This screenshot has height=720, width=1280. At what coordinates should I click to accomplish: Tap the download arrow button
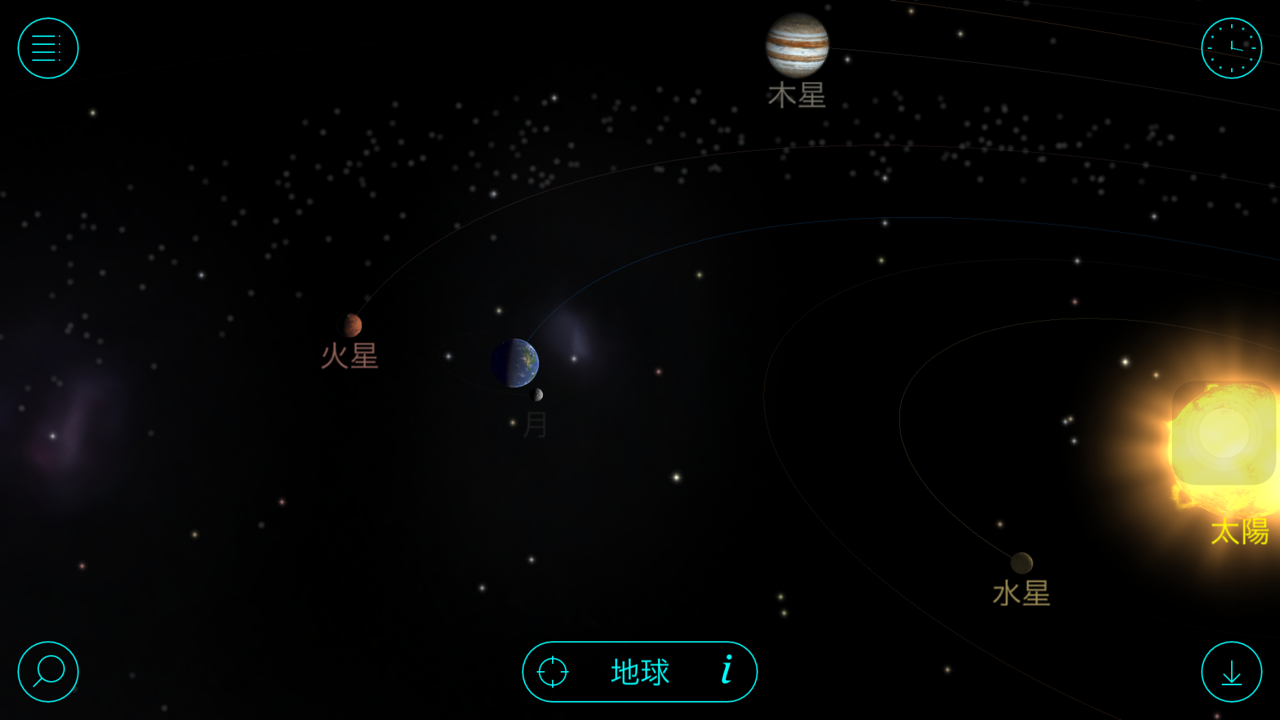click(x=1231, y=671)
